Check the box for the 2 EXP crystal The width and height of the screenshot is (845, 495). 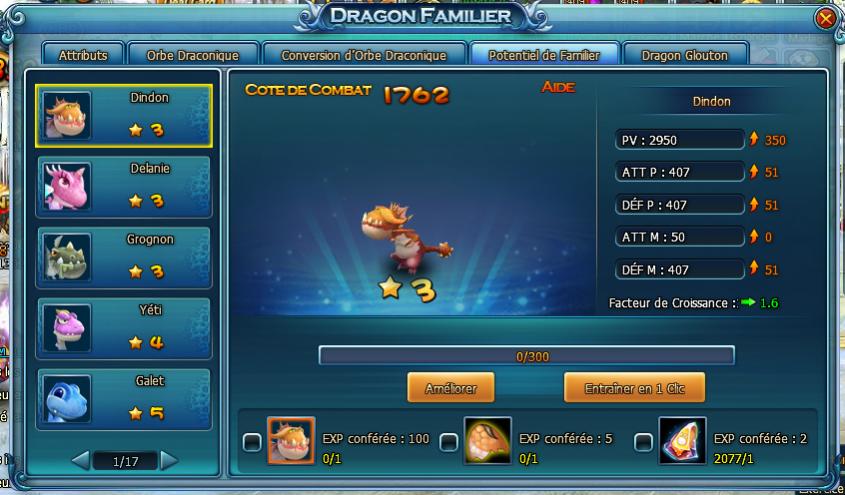[644, 441]
